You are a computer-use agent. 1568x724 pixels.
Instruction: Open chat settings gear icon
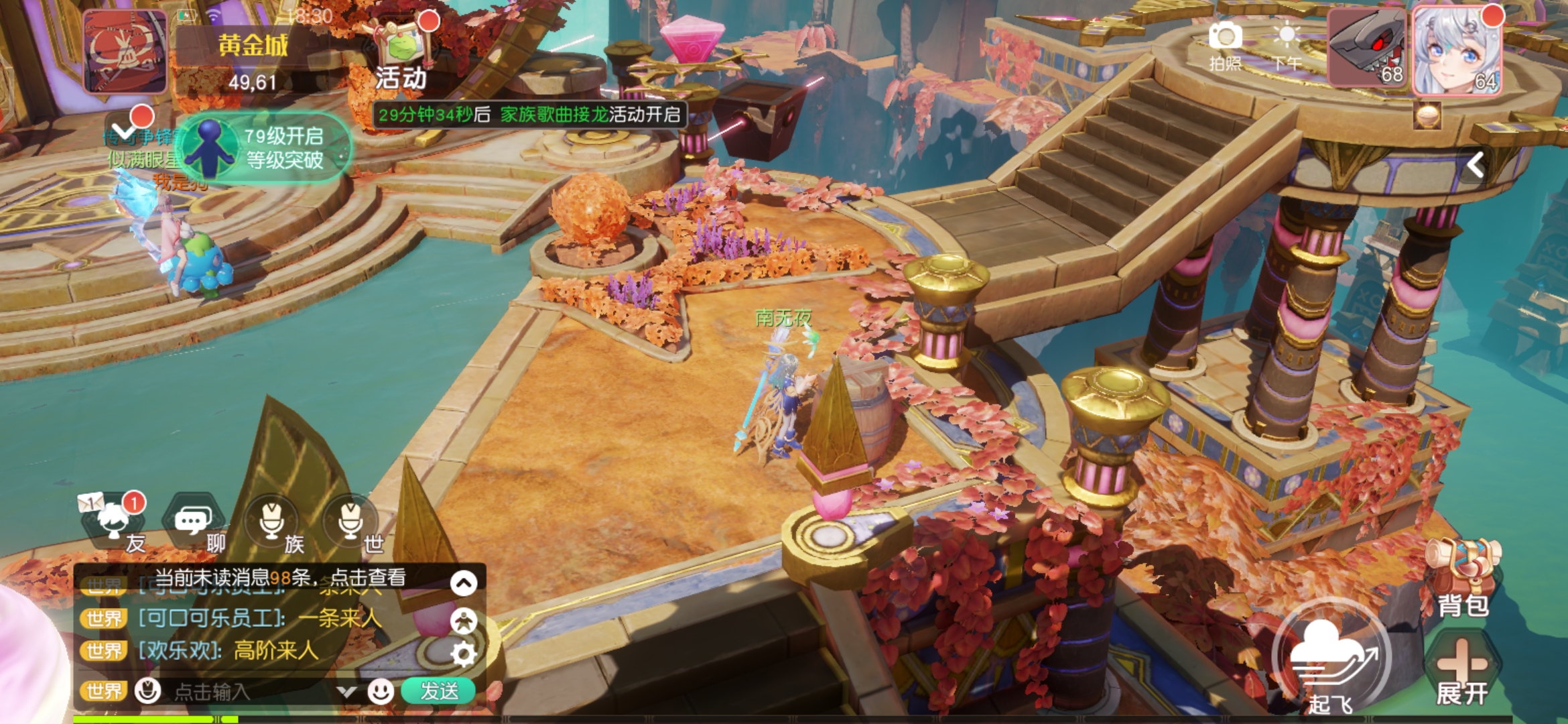464,654
